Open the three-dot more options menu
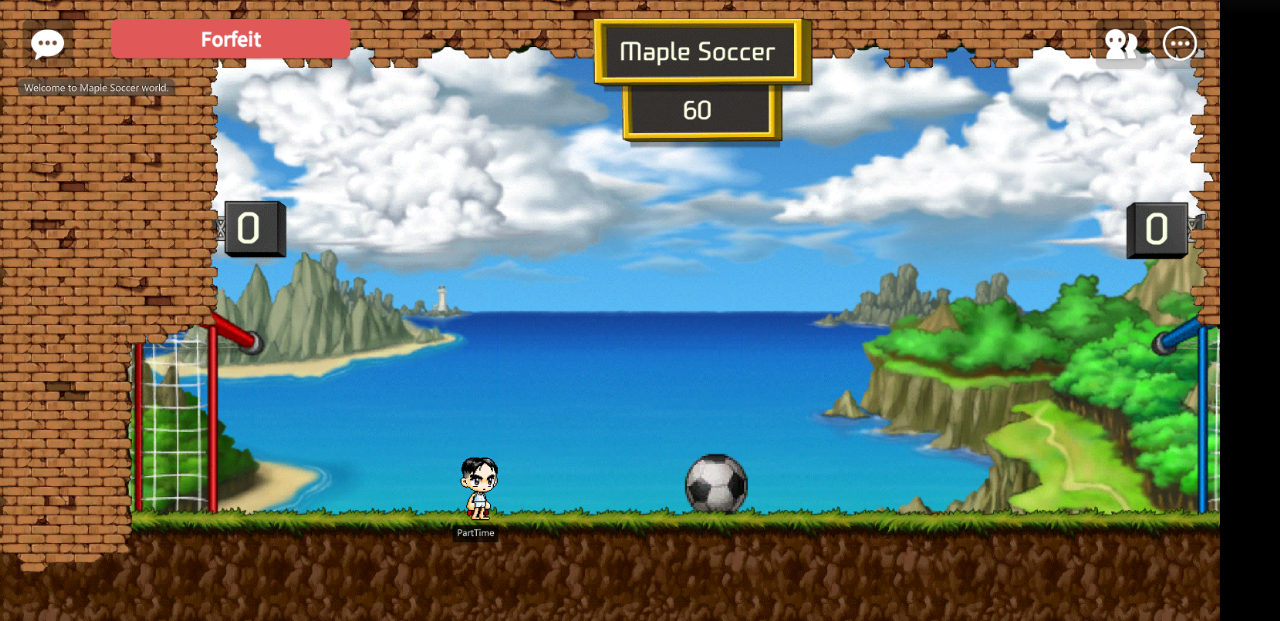1280x621 pixels. [x=1180, y=44]
